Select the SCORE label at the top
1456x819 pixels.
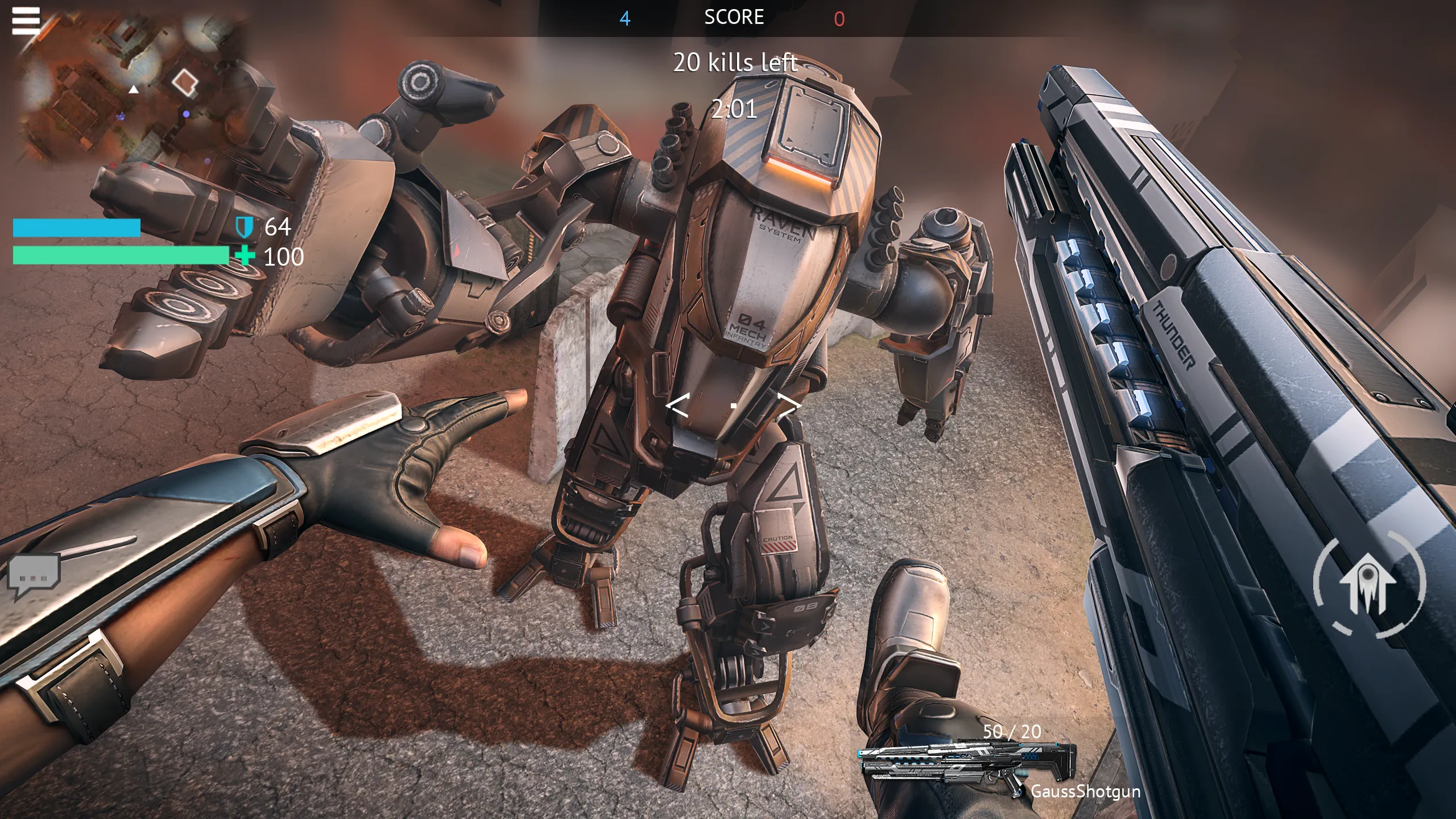[734, 16]
